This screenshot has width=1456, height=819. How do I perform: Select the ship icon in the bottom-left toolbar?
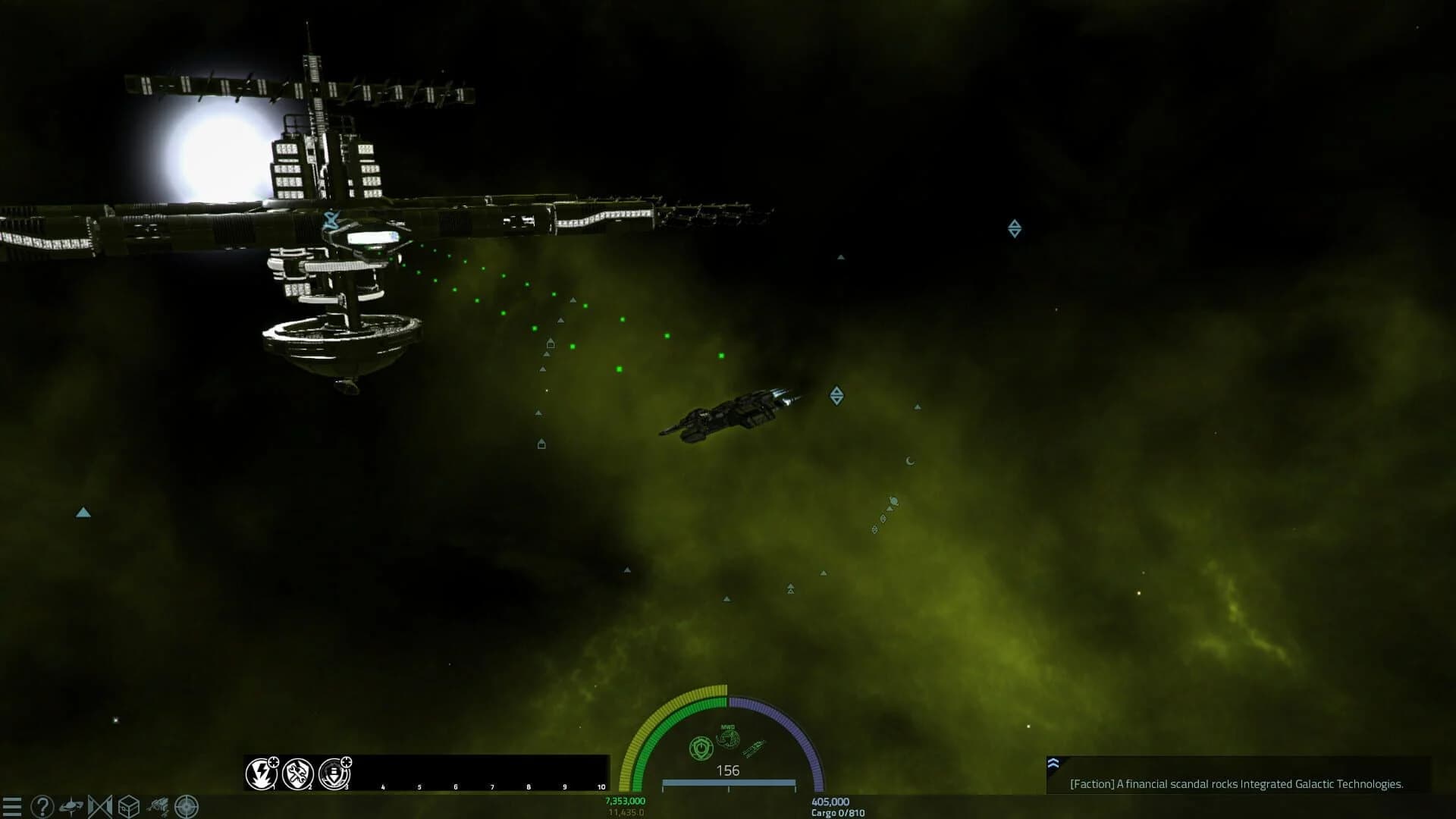tap(72, 806)
